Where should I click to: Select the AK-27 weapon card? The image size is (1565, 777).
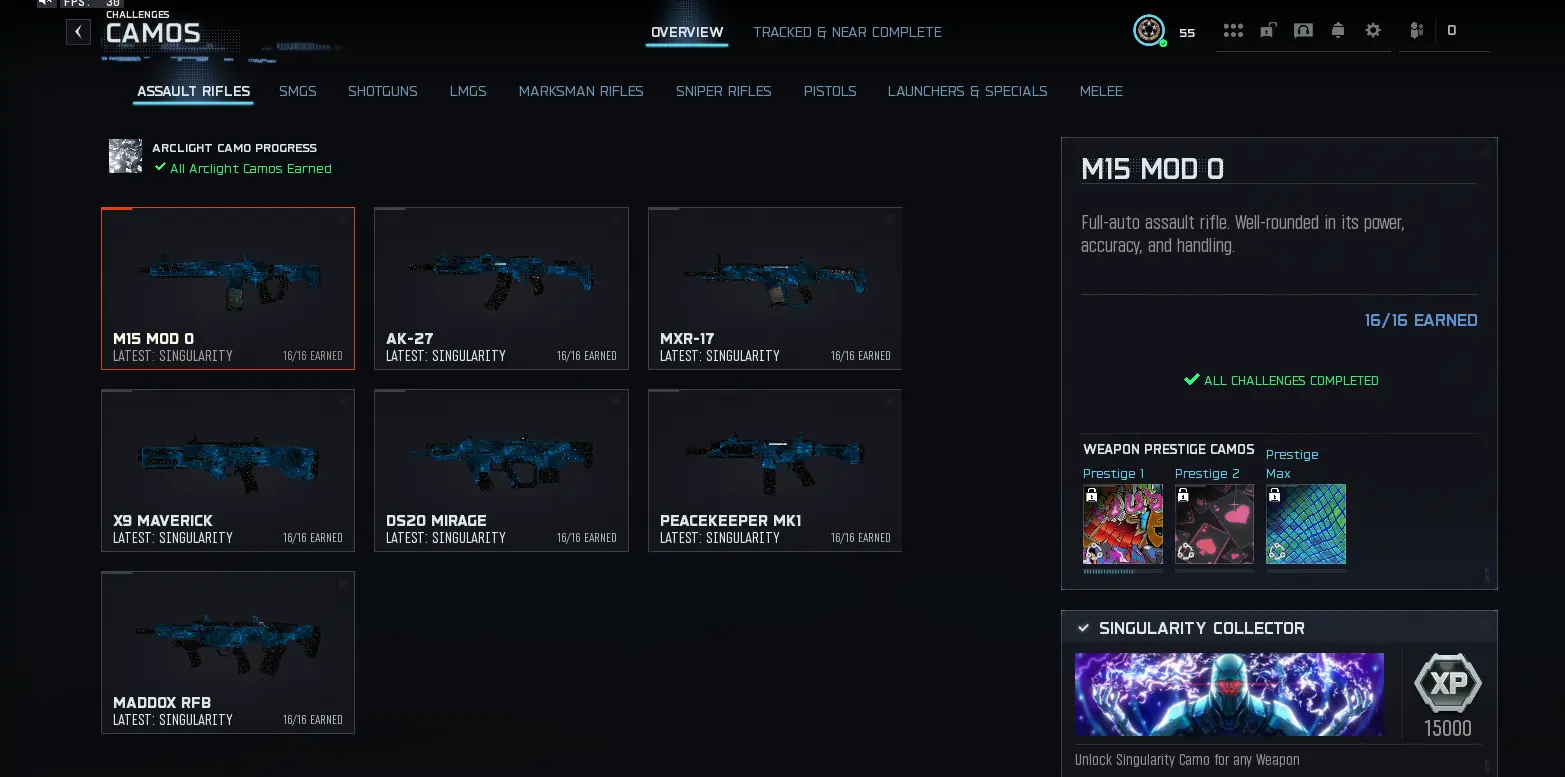[501, 288]
